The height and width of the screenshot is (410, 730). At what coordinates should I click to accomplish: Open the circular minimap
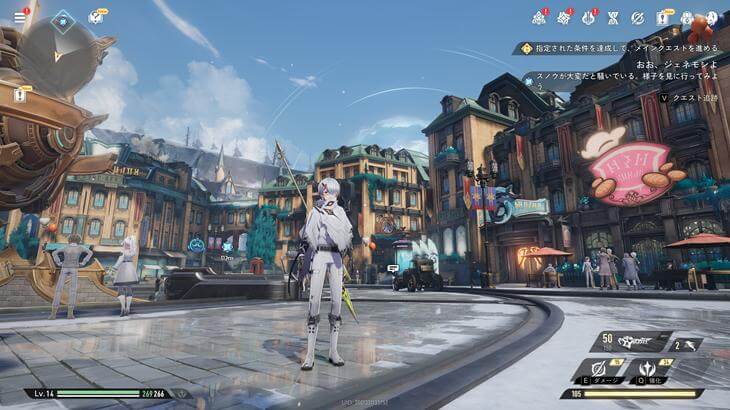point(59,54)
